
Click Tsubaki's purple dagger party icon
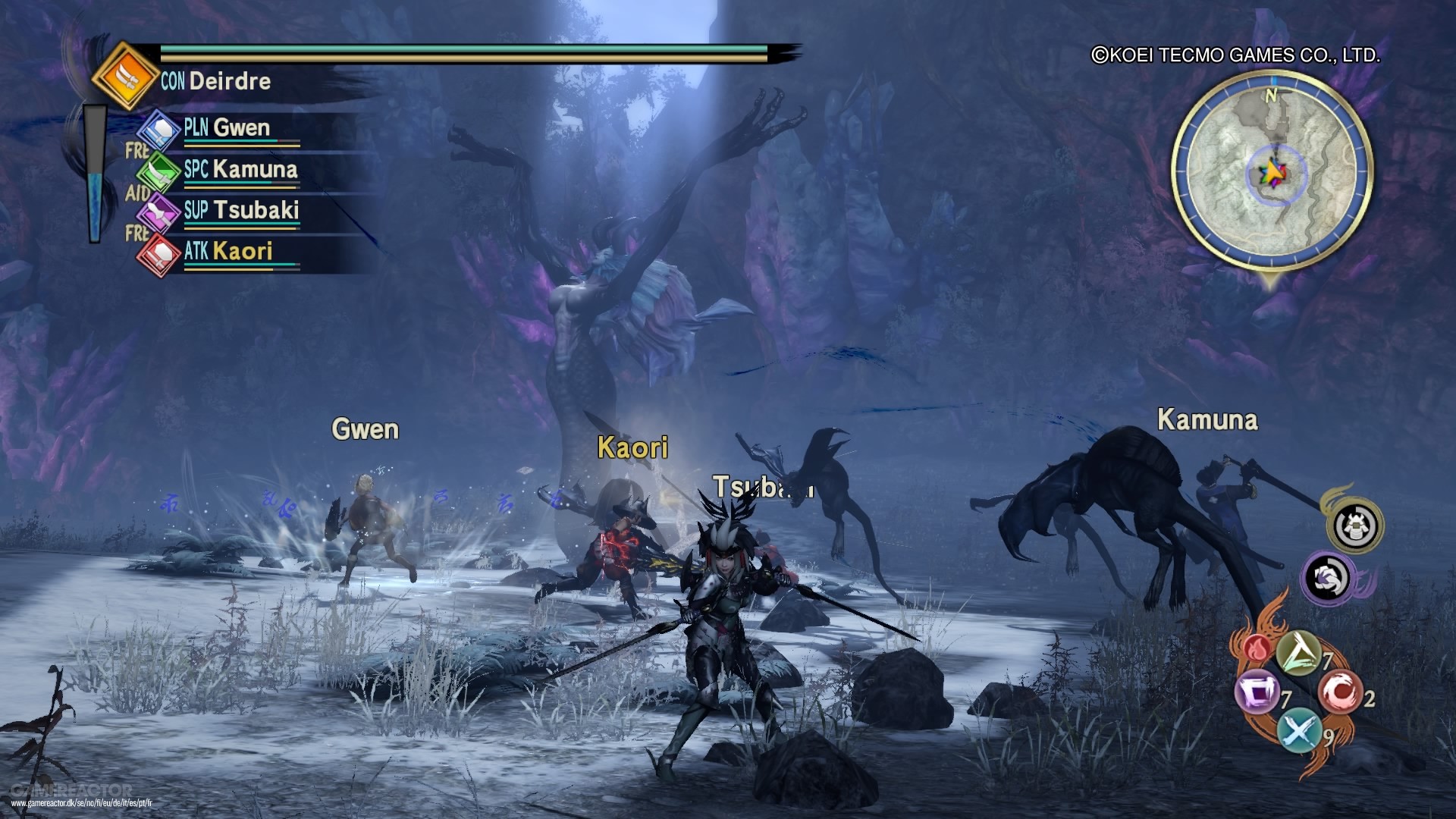point(160,211)
